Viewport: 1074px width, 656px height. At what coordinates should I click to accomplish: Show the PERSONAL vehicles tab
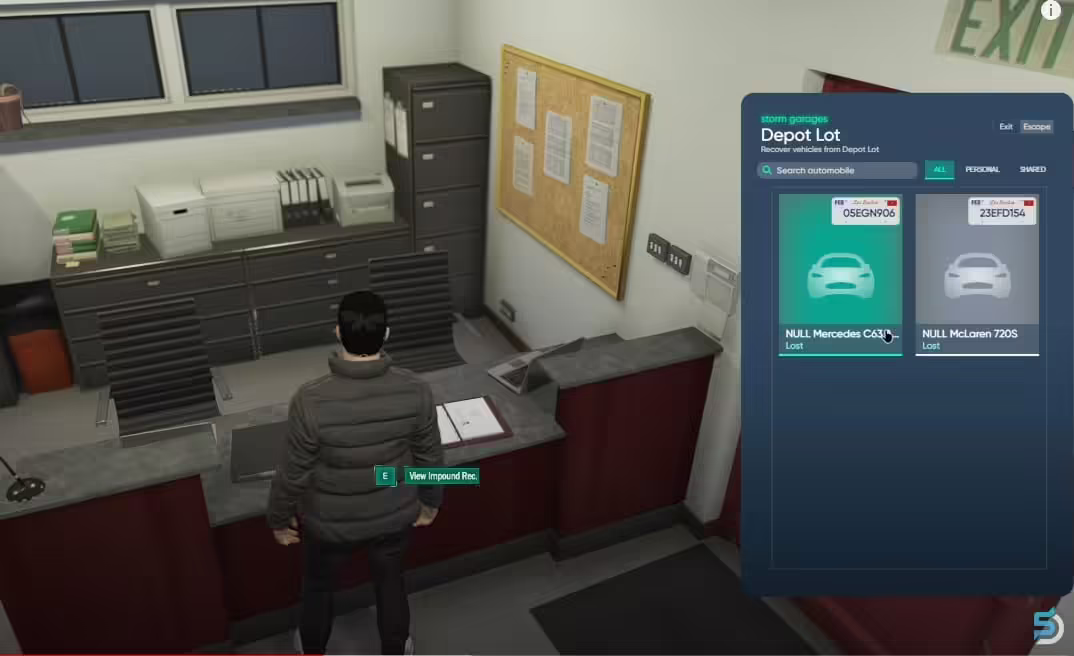coord(982,170)
